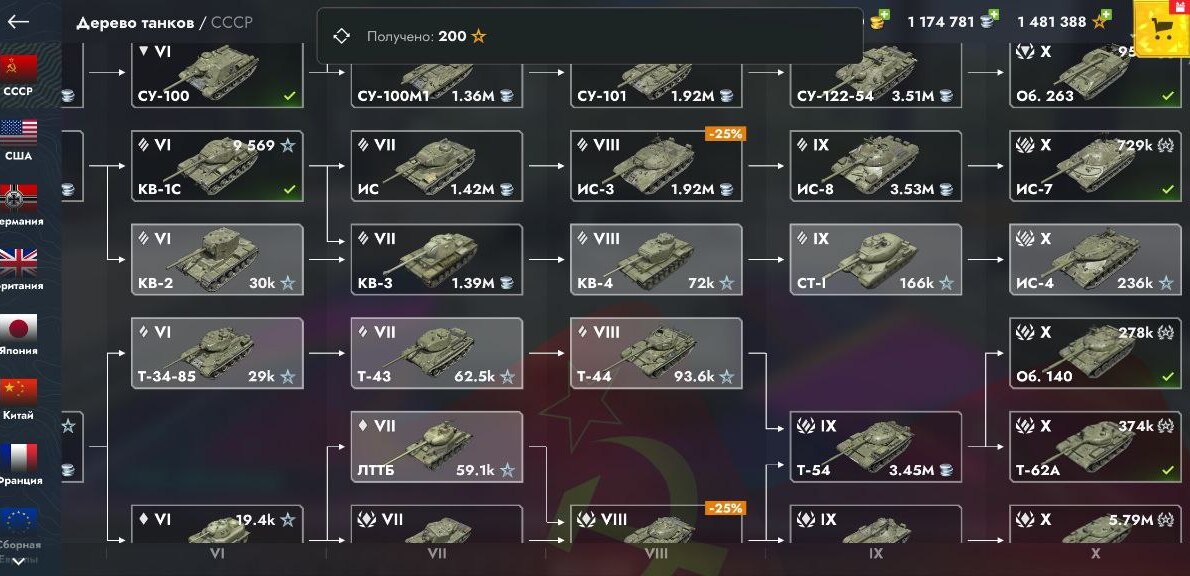The width and height of the screenshot is (1190, 576).
Task: Choose the КВ-2 tank node
Action: [x=217, y=260]
